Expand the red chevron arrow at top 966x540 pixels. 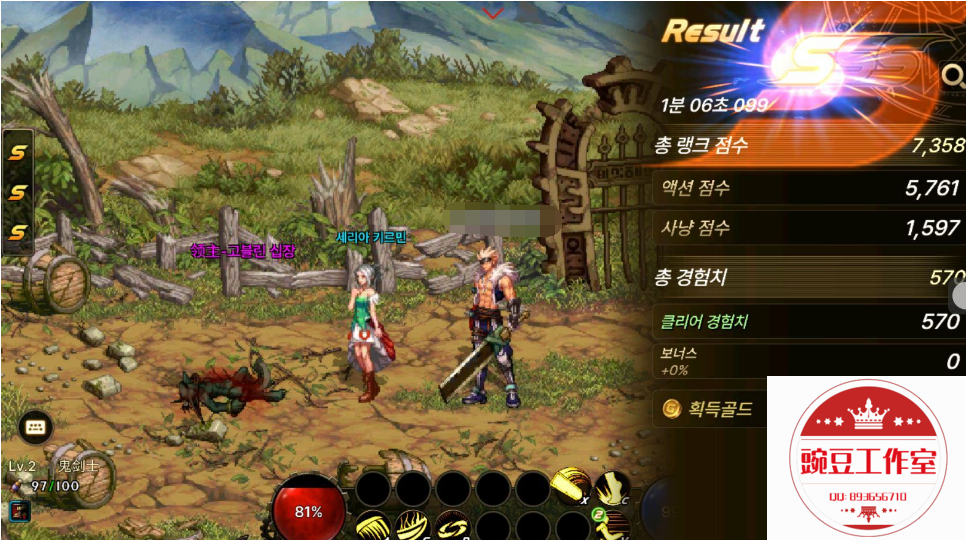493,13
